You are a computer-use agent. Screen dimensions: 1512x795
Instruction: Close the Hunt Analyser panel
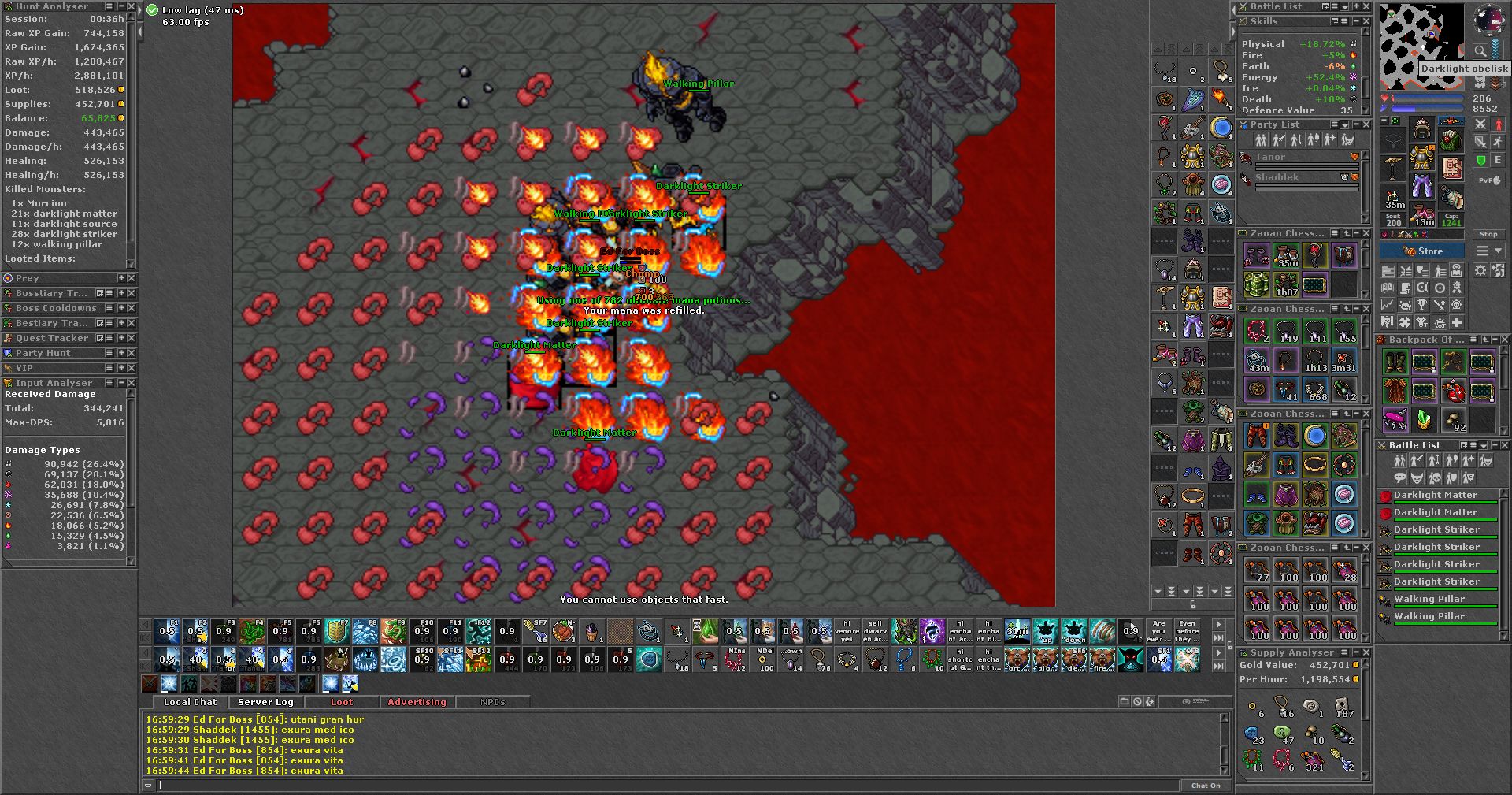click(x=132, y=6)
